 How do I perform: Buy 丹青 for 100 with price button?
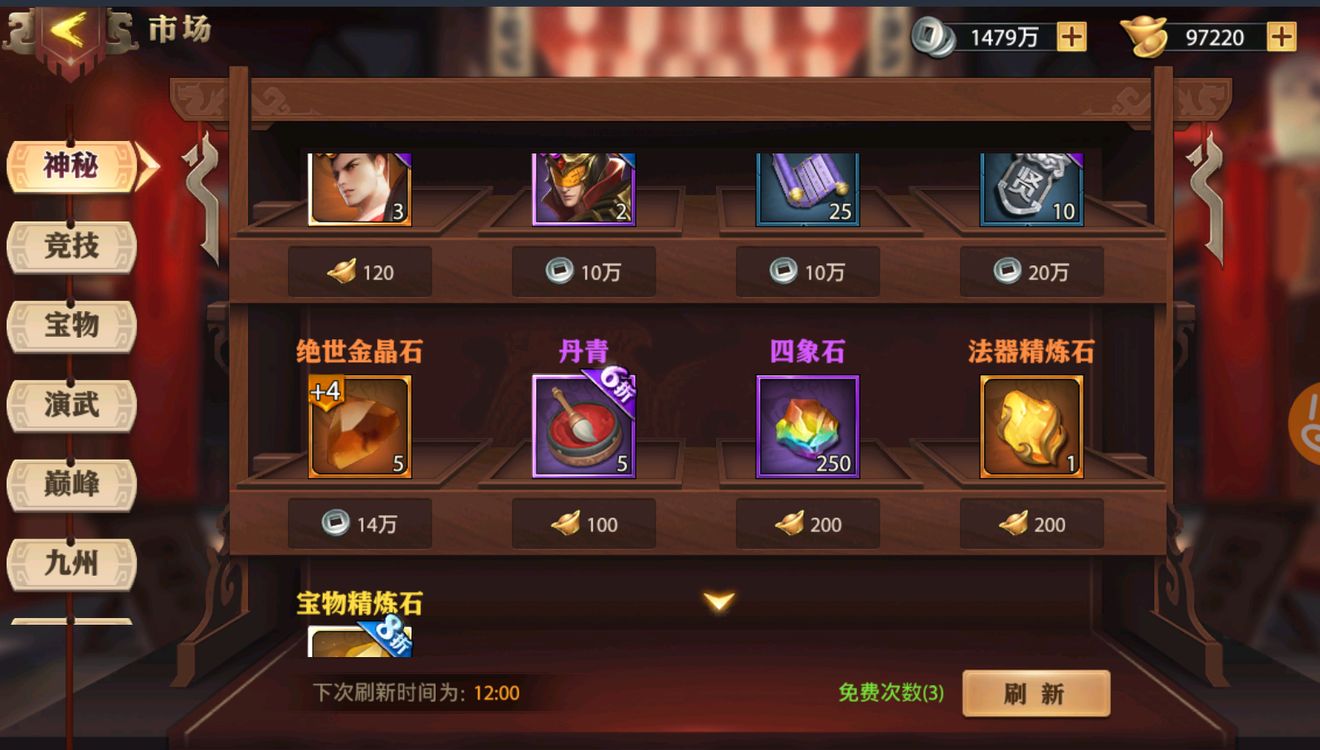(582, 524)
